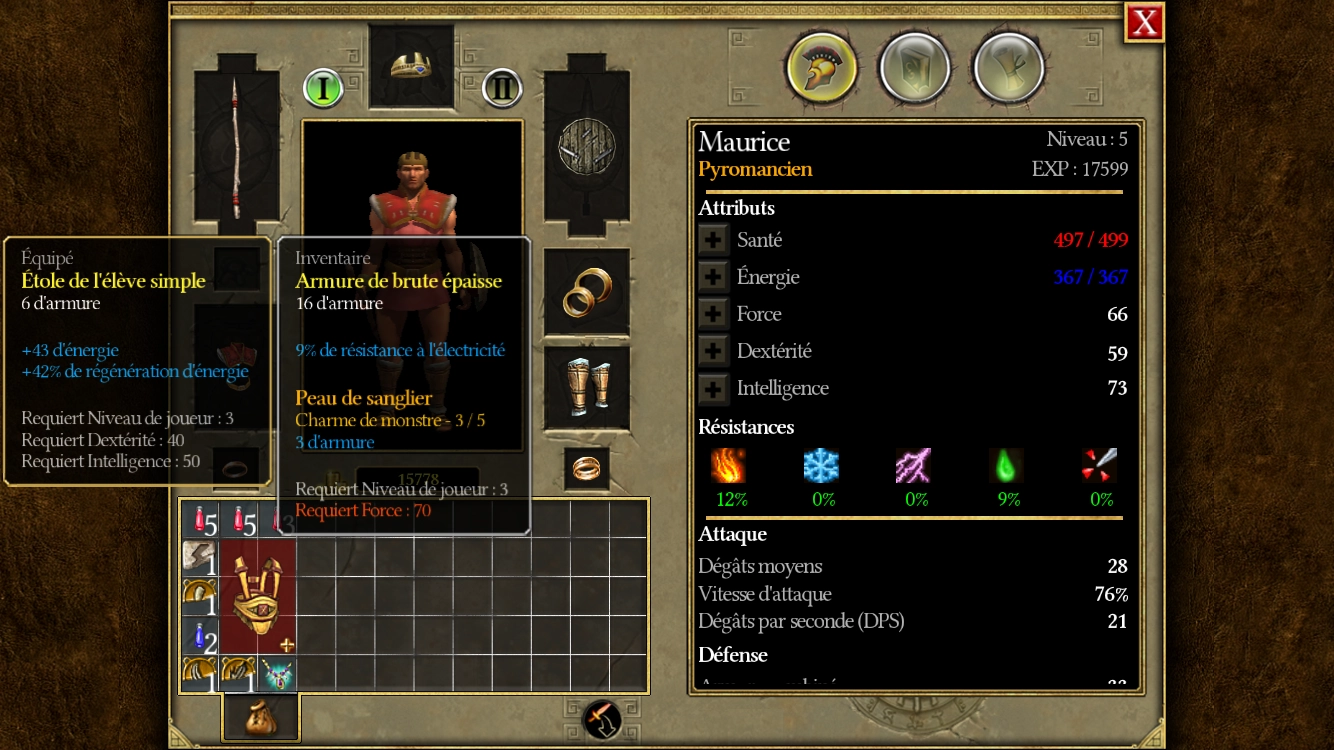Switch to weapon set II
The height and width of the screenshot is (750, 1334).
tap(502, 88)
